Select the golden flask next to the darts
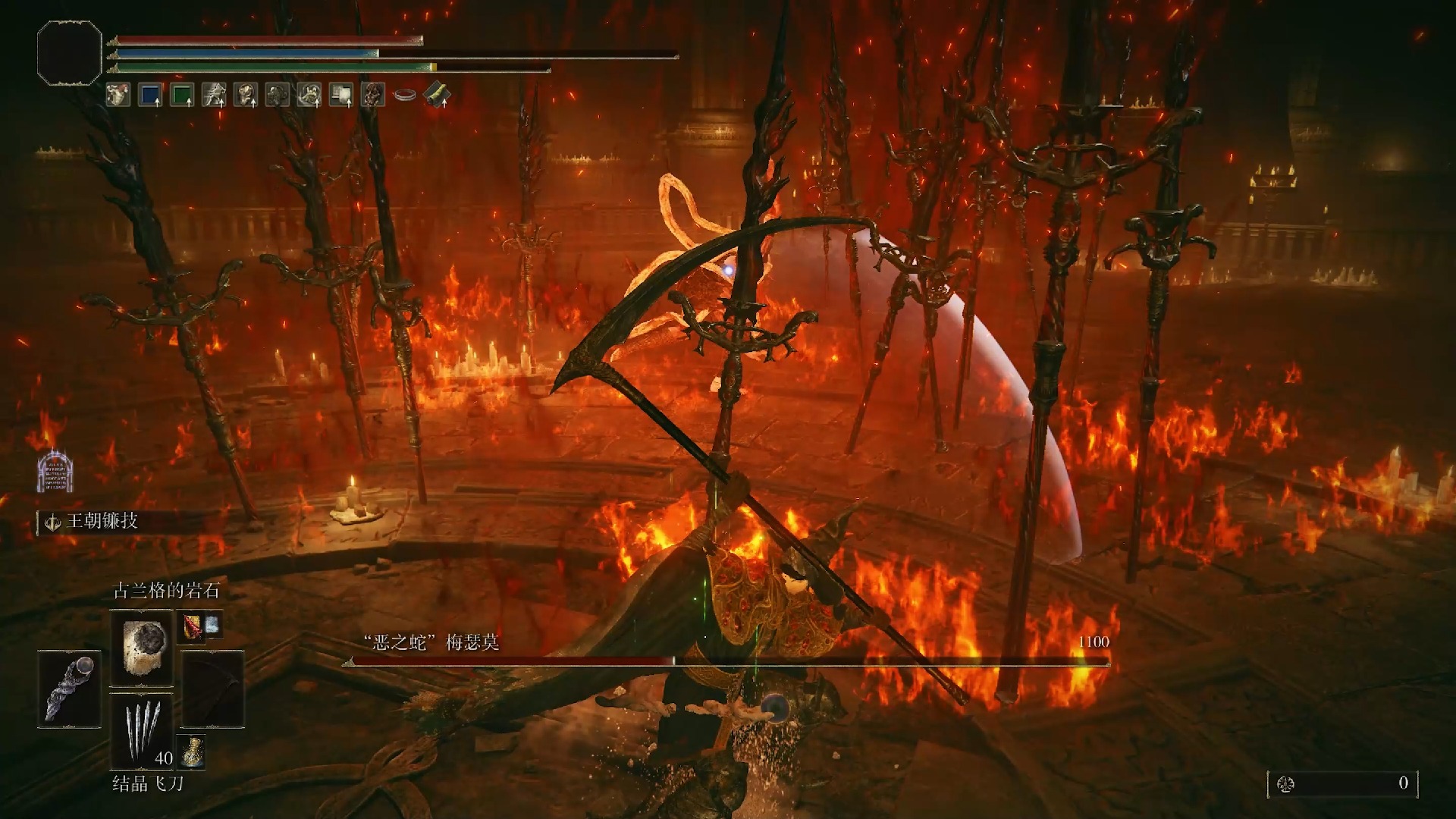The width and height of the screenshot is (1456, 819). 191,750
